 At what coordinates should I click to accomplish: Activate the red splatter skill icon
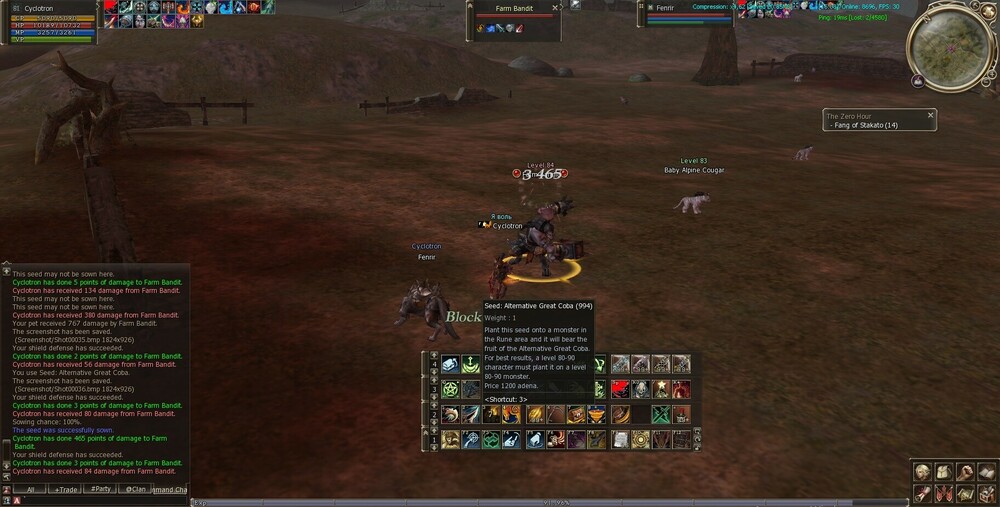(621, 389)
